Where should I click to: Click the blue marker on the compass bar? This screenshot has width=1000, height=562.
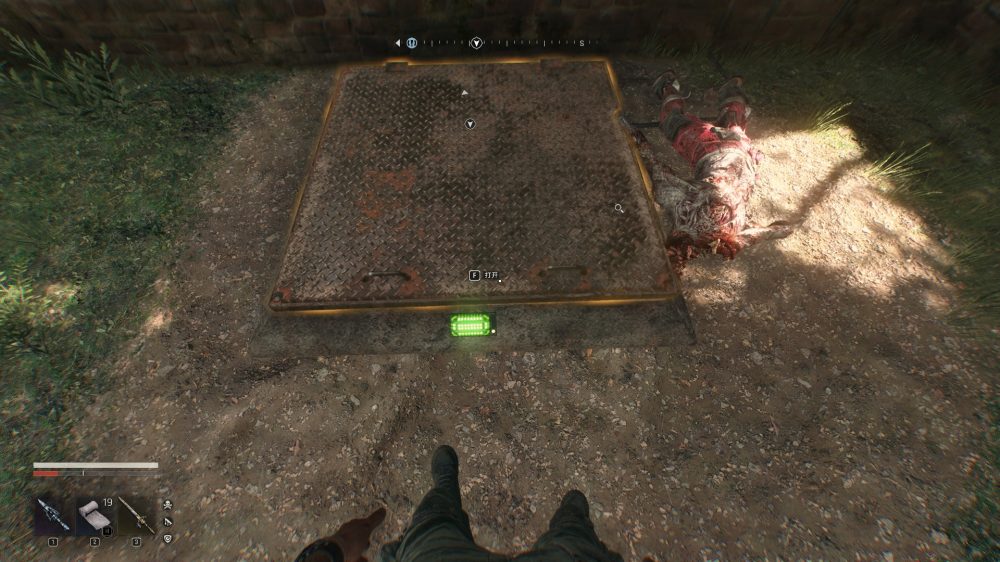click(411, 43)
